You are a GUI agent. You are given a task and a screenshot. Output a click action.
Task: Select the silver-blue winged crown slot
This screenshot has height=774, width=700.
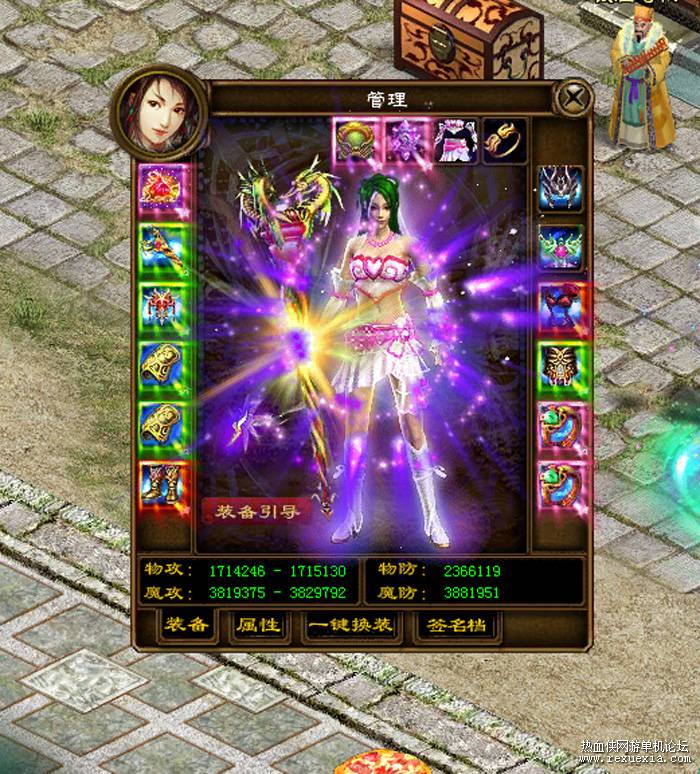(x=560, y=187)
